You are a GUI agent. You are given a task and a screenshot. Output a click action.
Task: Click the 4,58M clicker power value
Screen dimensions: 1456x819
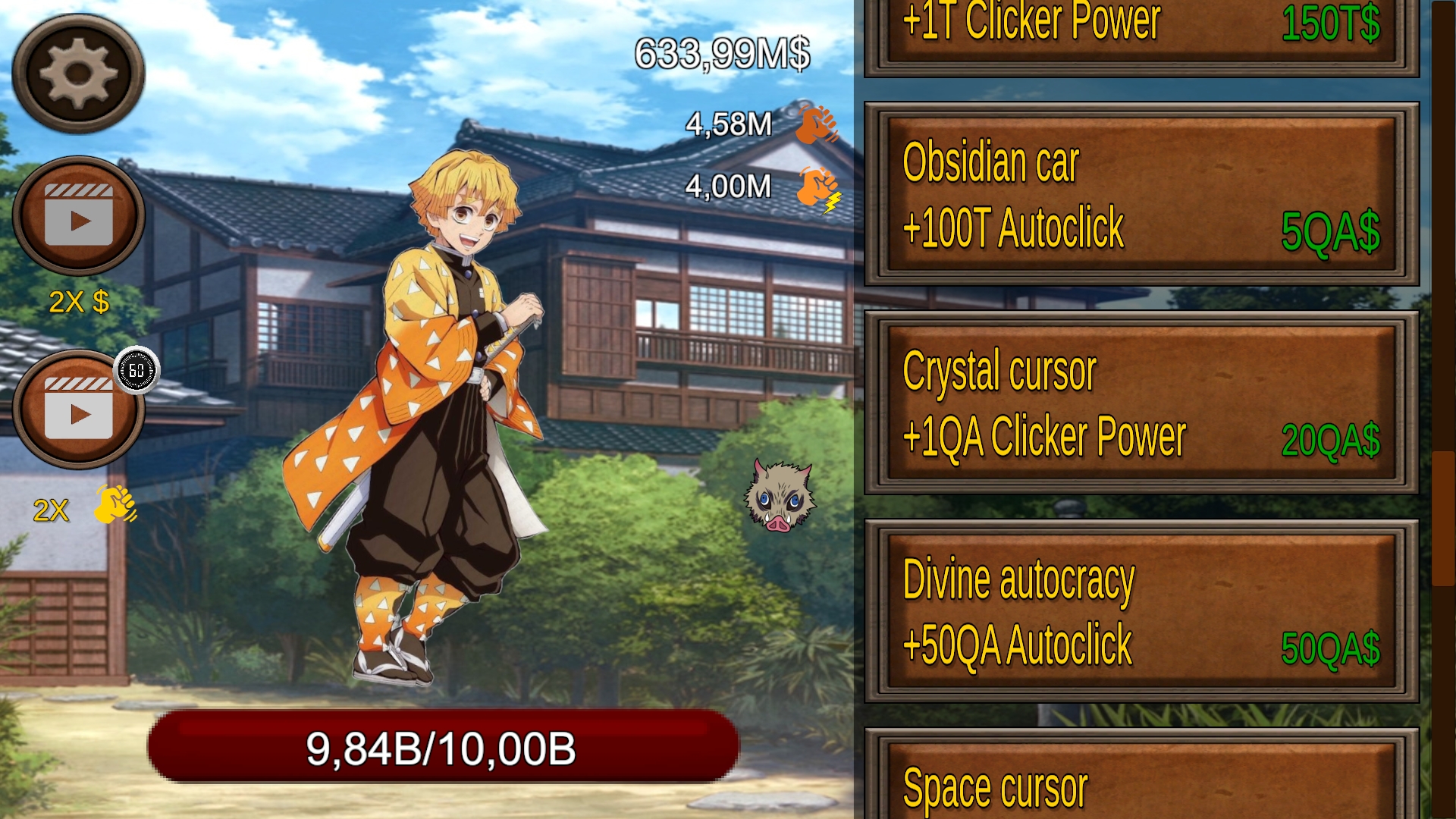point(728,125)
